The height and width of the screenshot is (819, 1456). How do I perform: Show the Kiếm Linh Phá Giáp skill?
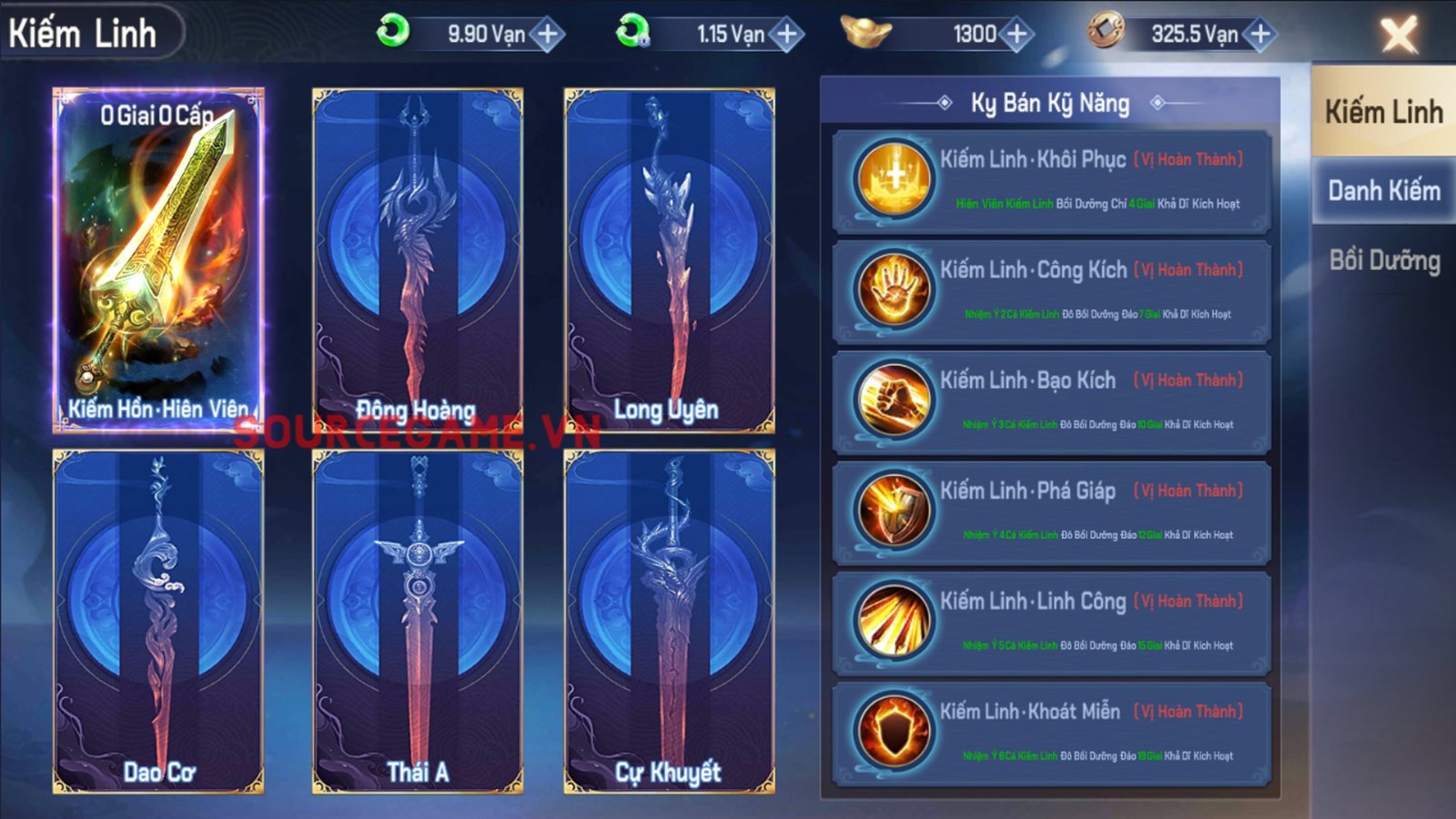(1051, 511)
